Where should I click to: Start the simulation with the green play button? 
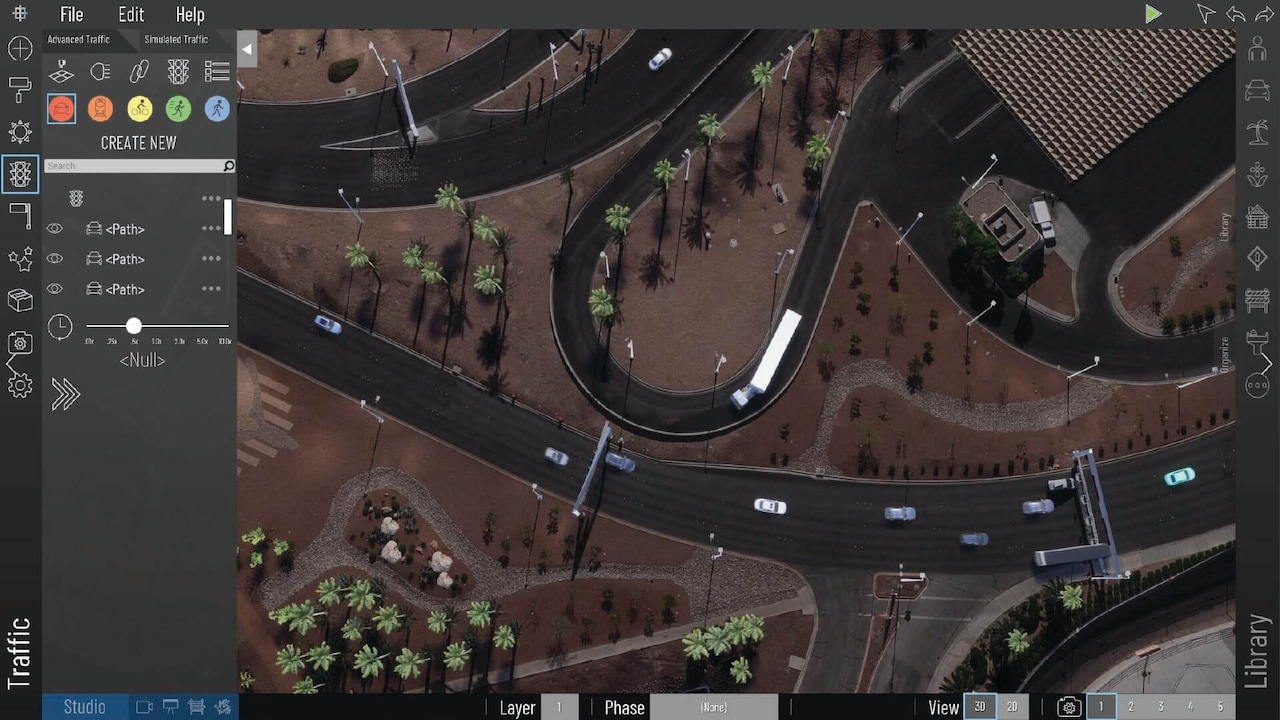[1153, 14]
